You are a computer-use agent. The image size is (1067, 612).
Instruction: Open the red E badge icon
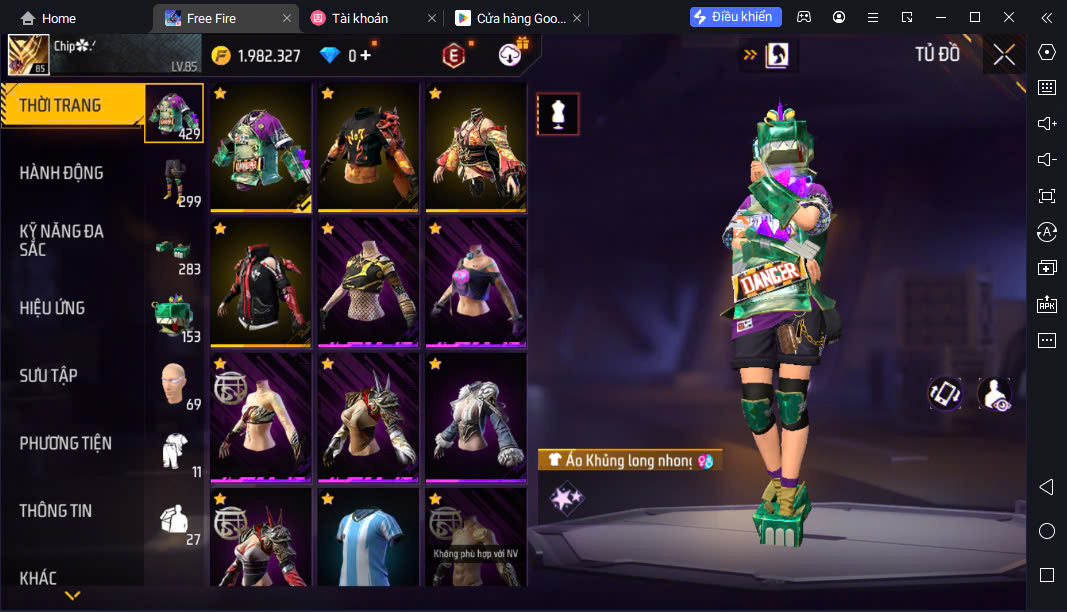454,56
